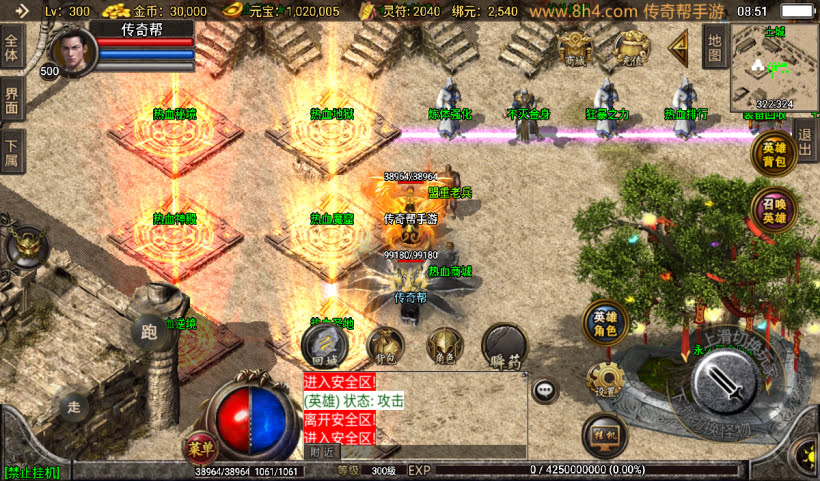Tap the 退出 exit button
820x481 pixels.
point(804,134)
